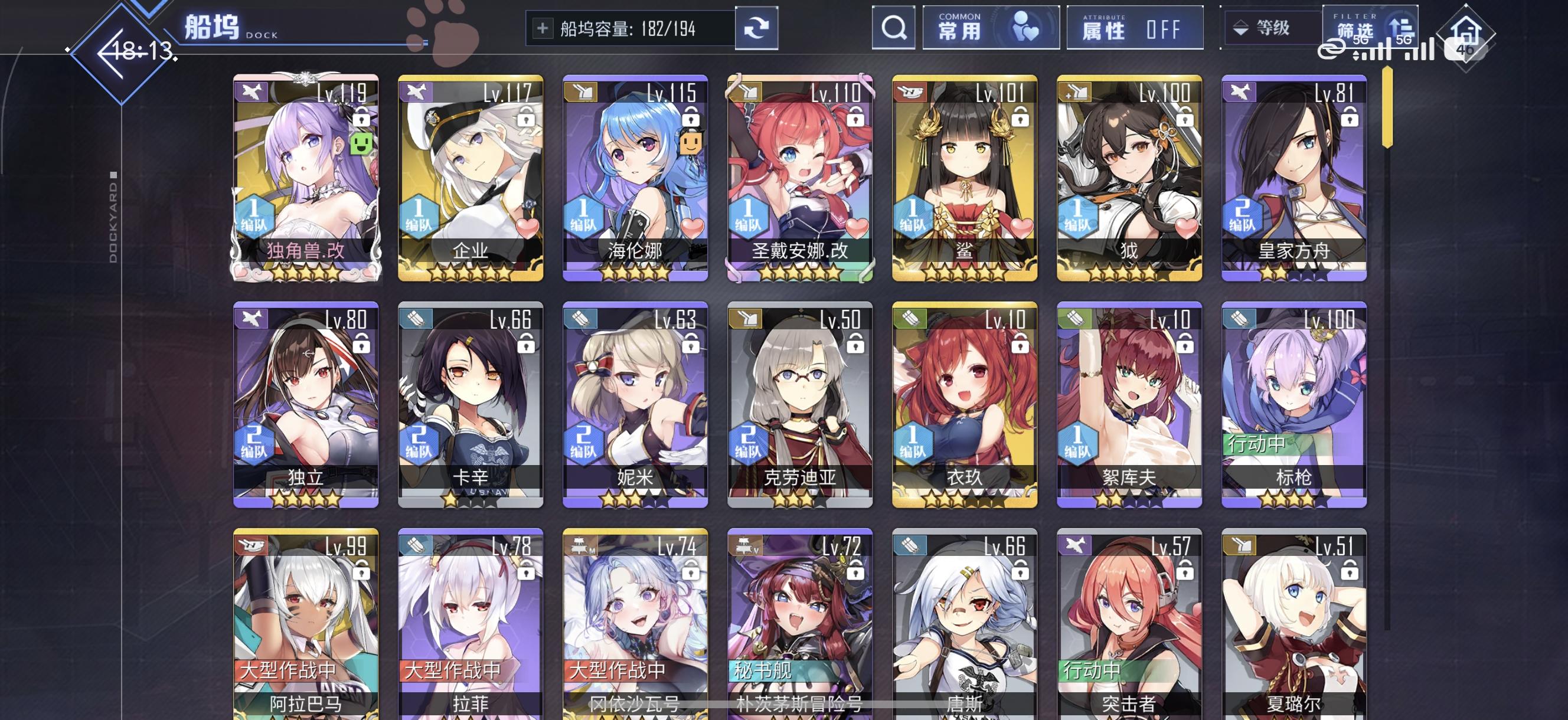Click the plus to expand dock capacity
1568x720 pixels.
(544, 27)
